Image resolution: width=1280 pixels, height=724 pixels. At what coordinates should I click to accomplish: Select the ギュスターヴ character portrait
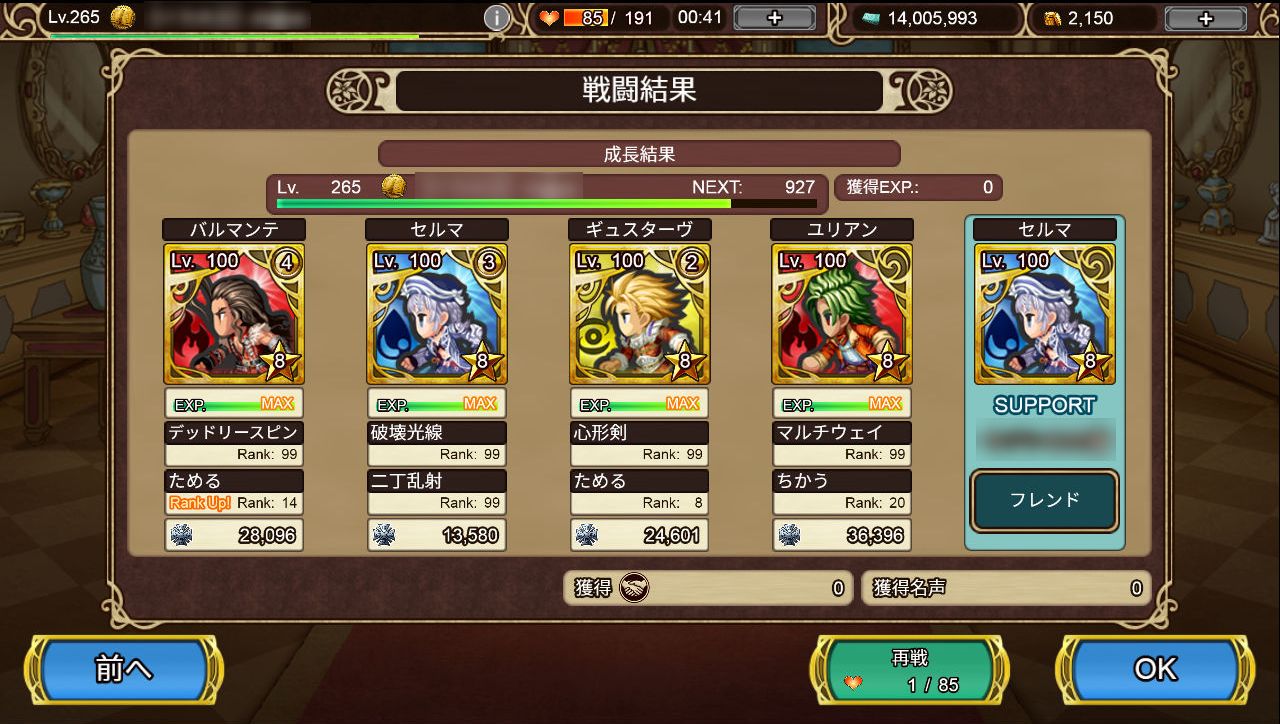pos(640,314)
